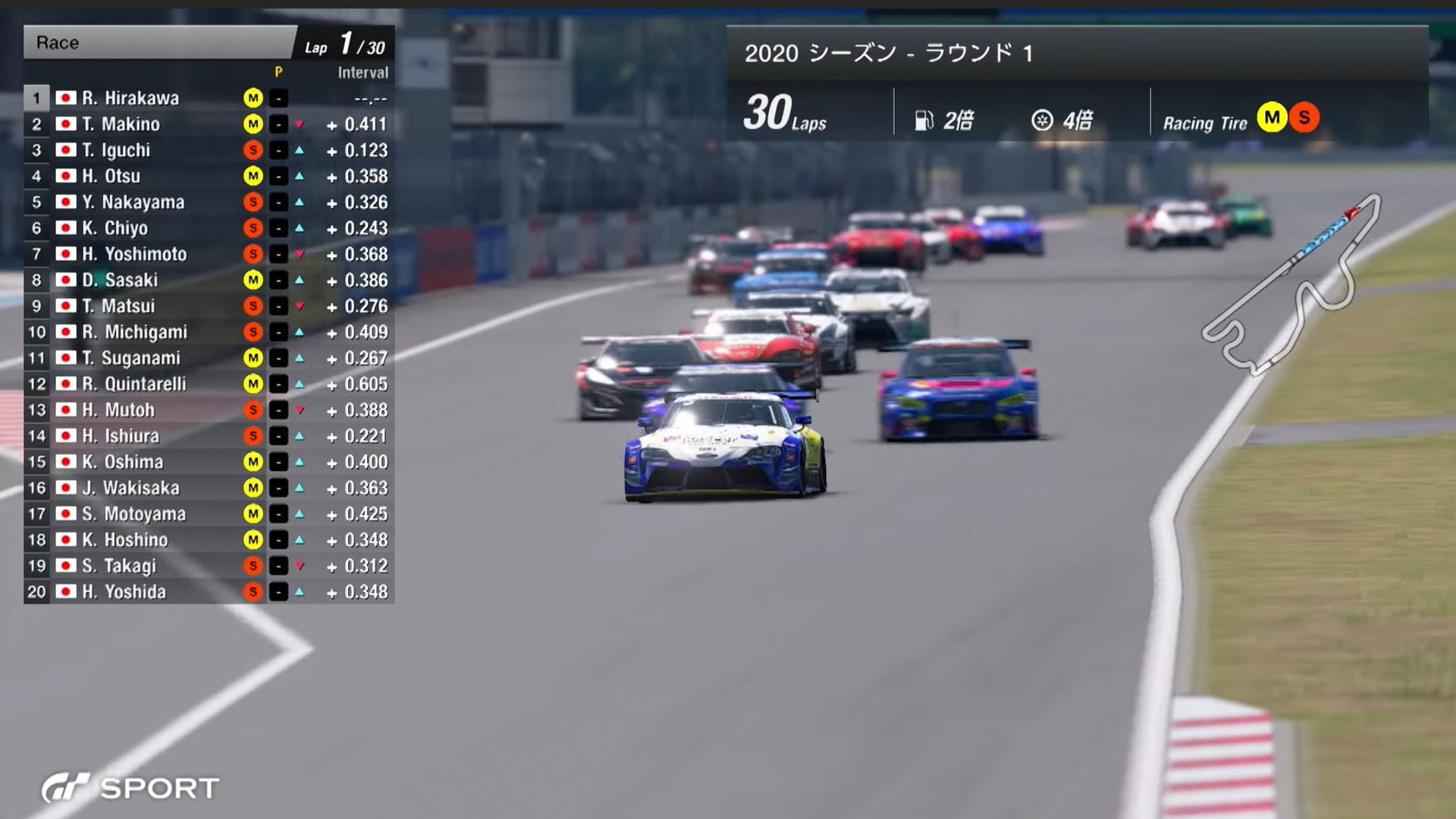Select R. Quintarelli's standings row
The image size is (1456, 819).
pyautogui.click(x=134, y=384)
